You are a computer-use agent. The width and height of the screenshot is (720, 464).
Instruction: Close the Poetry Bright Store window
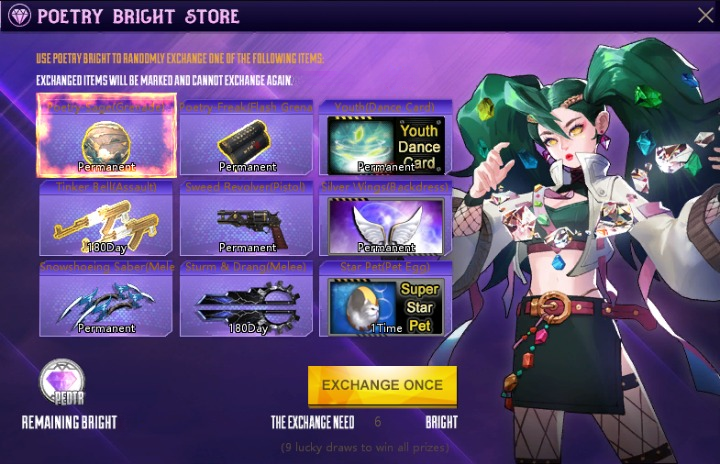703,15
